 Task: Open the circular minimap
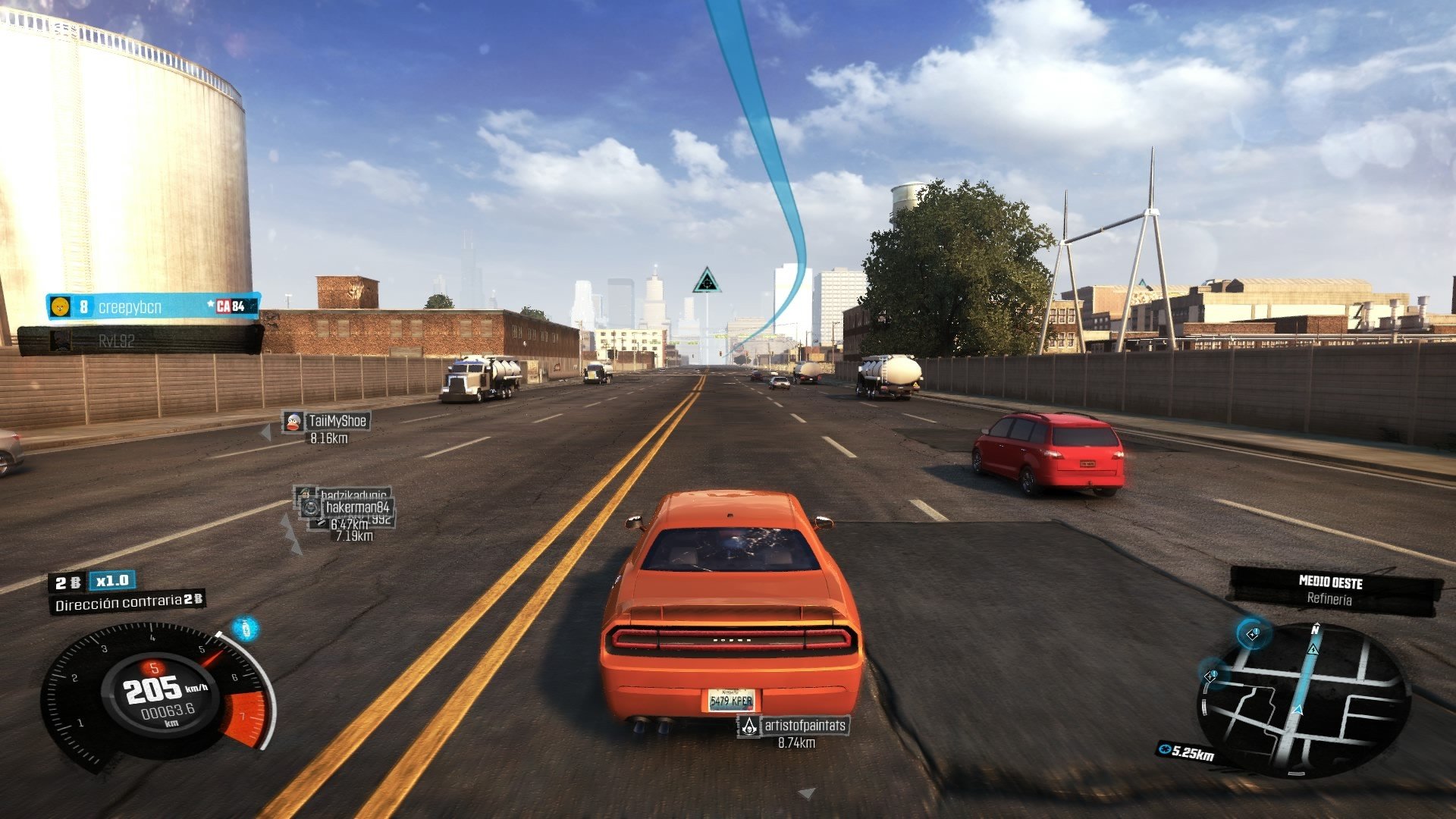pos(1303,698)
